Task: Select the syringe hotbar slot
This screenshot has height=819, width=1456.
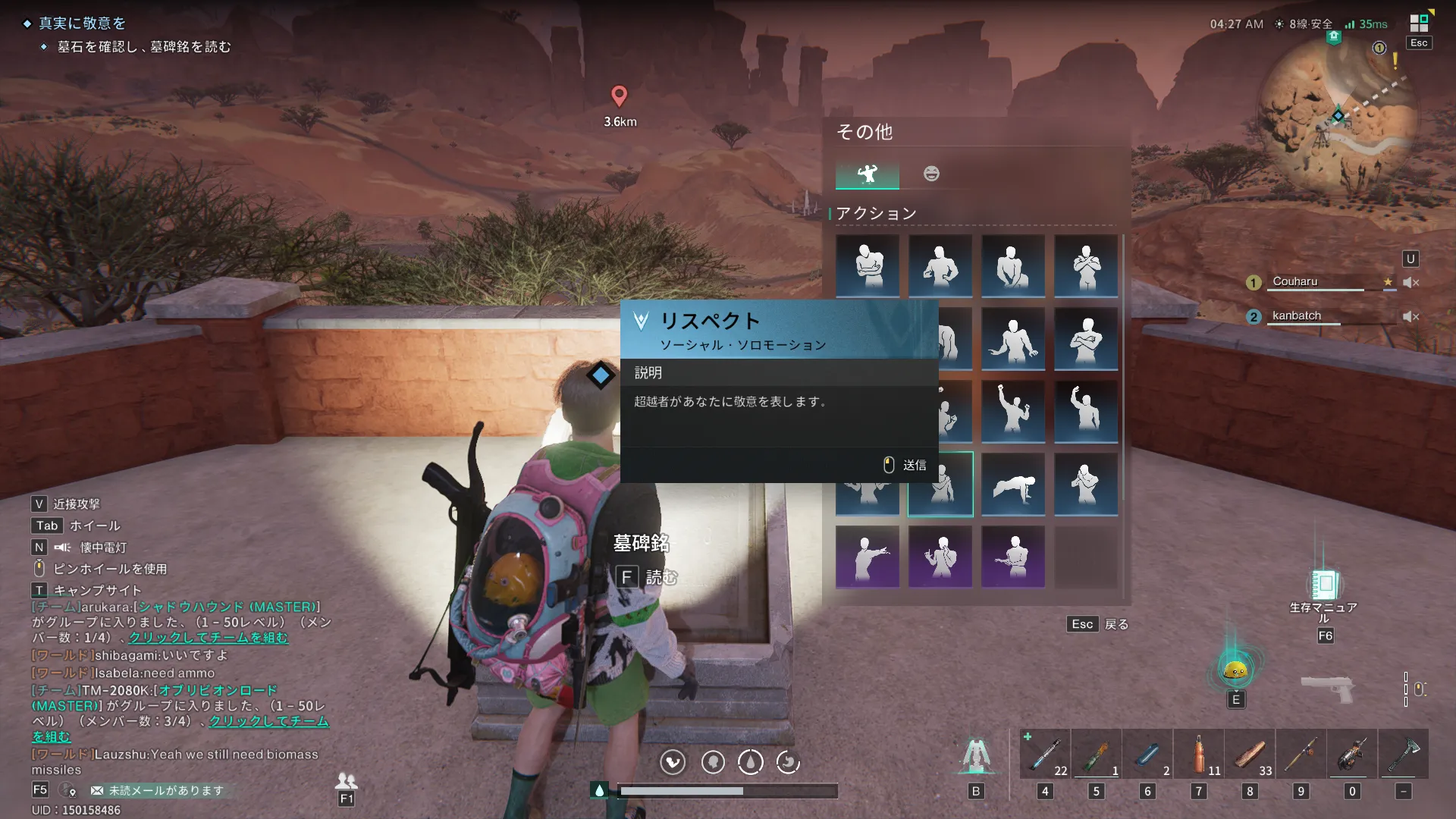Action: (x=1045, y=754)
